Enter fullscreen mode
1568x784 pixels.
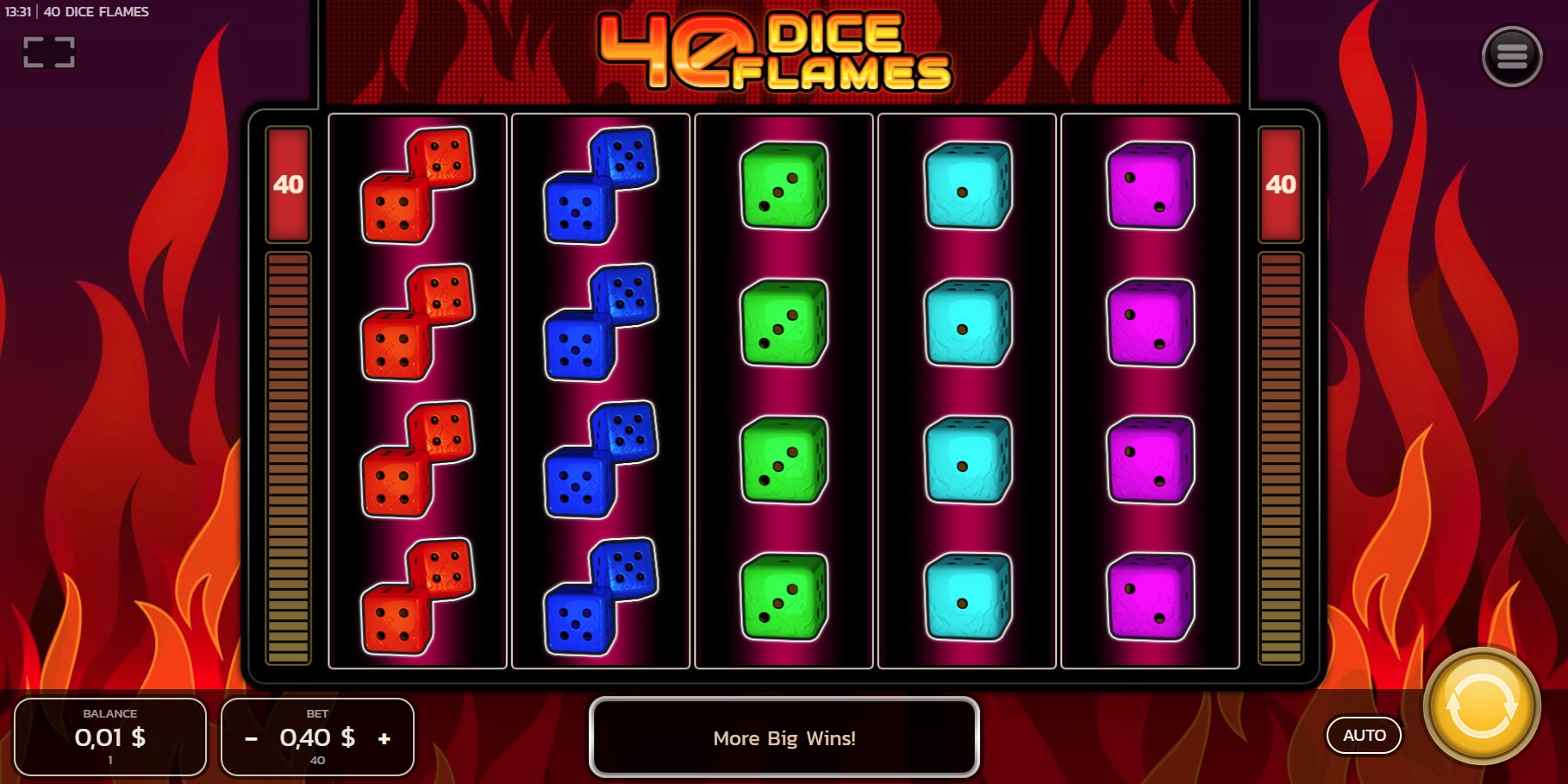point(49,53)
